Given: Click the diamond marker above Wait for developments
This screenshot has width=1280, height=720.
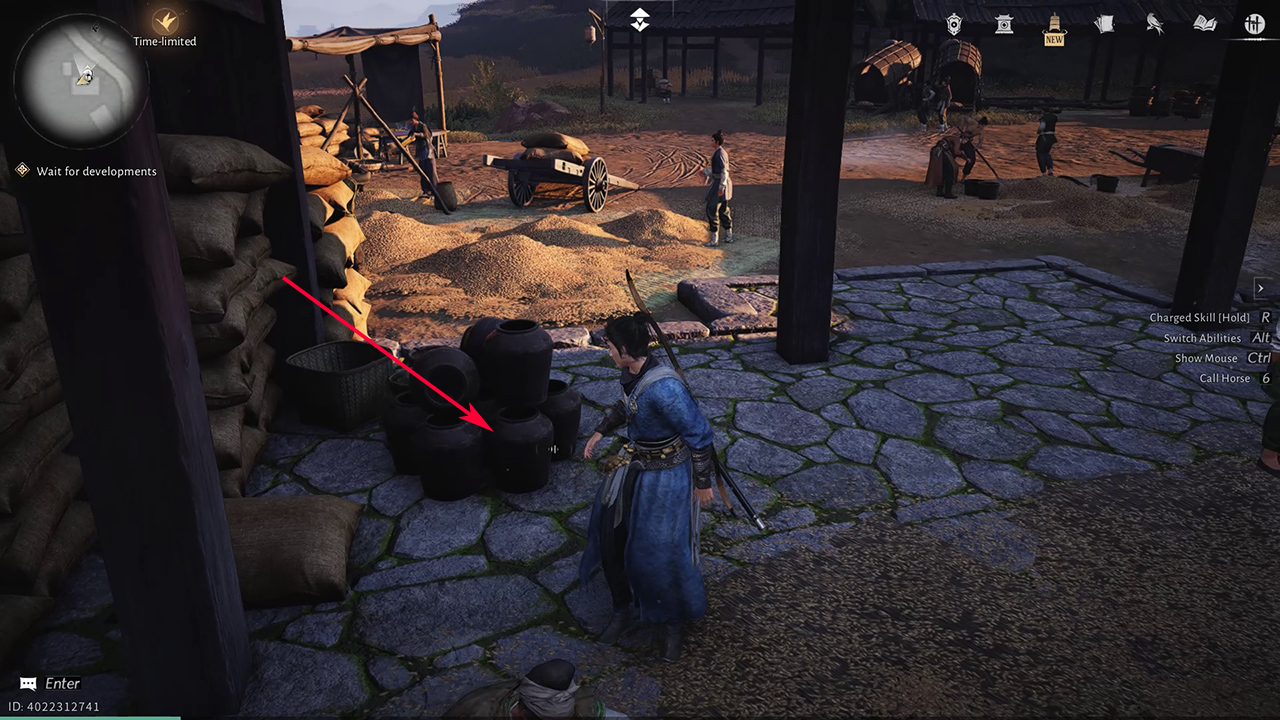Looking at the screenshot, I should pos(23,170).
